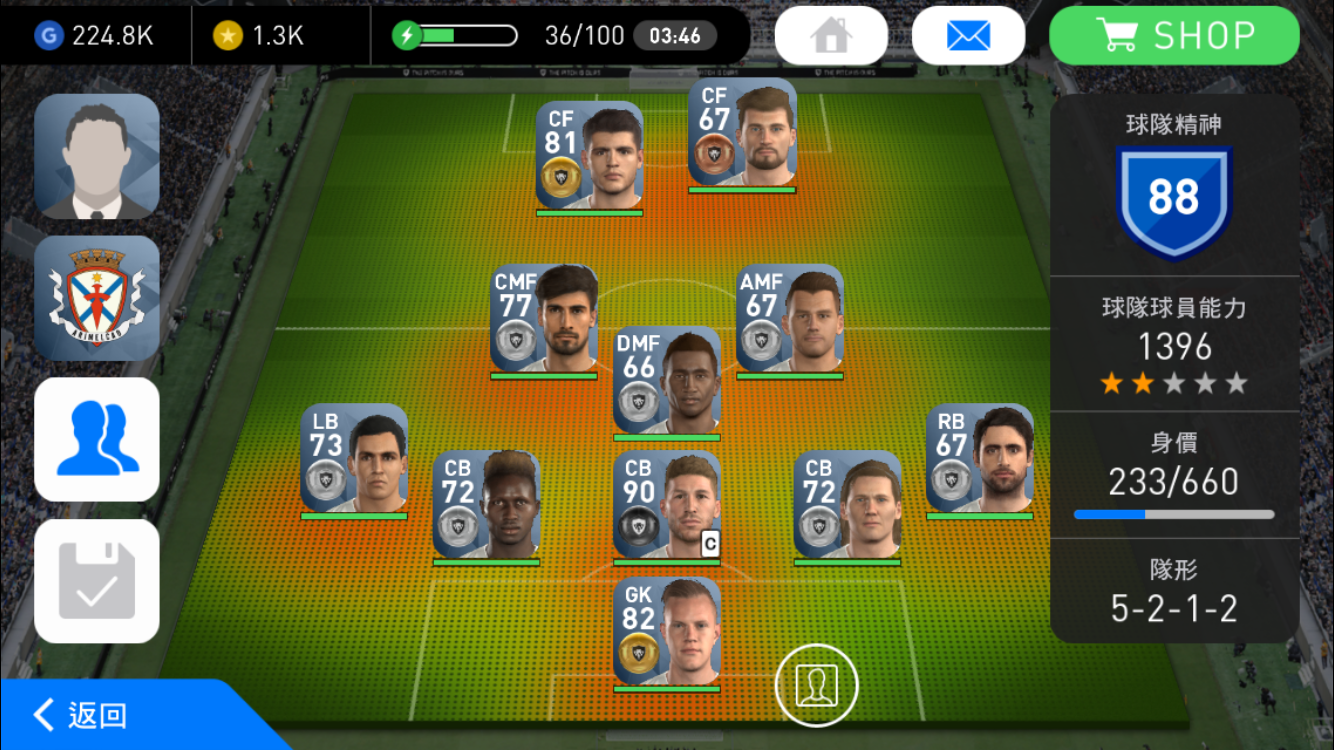1334x750 pixels.
Task: Select the club crest emblem tile
Action: tap(97, 298)
